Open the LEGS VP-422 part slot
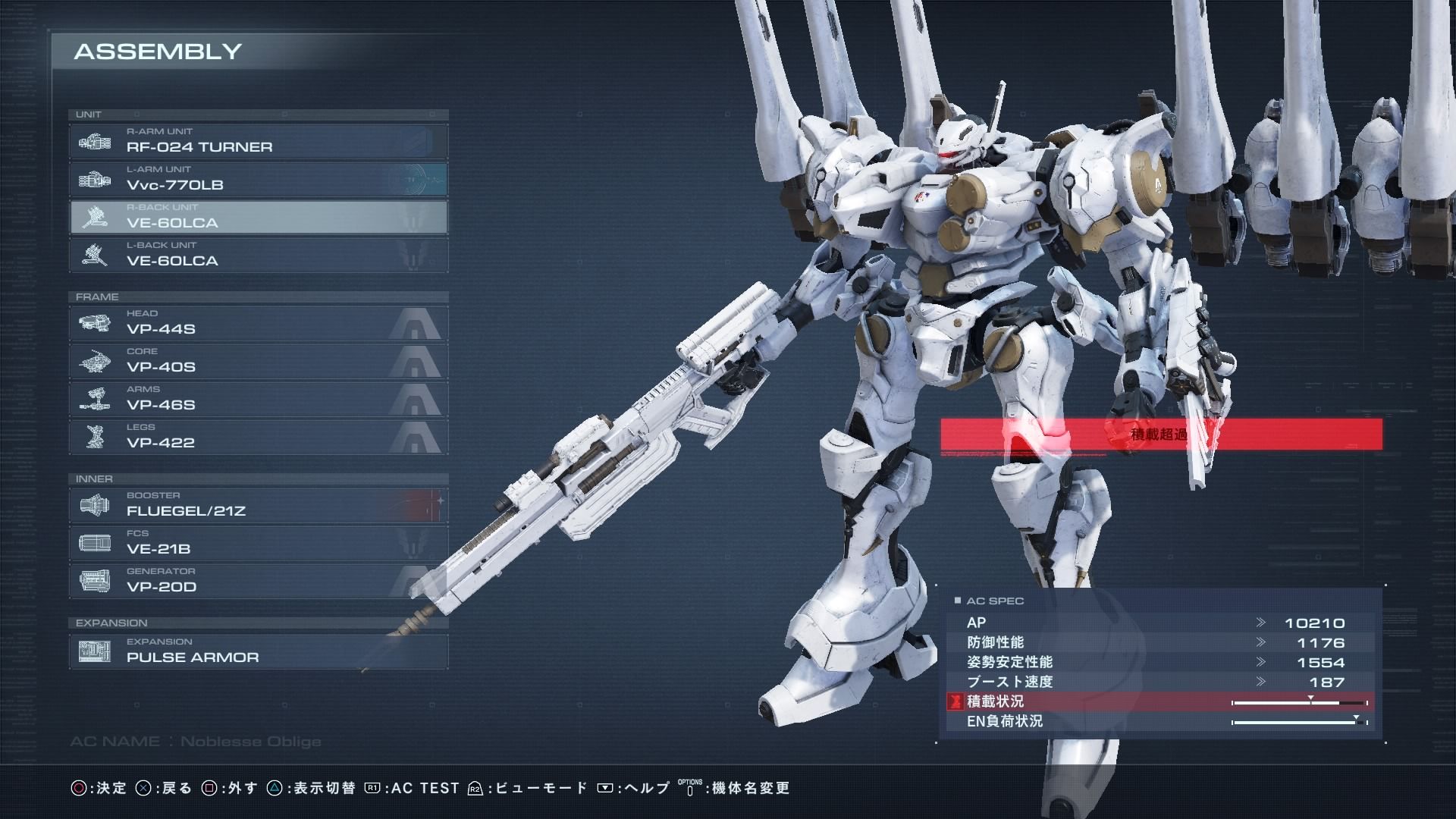1456x819 pixels. tap(258, 437)
